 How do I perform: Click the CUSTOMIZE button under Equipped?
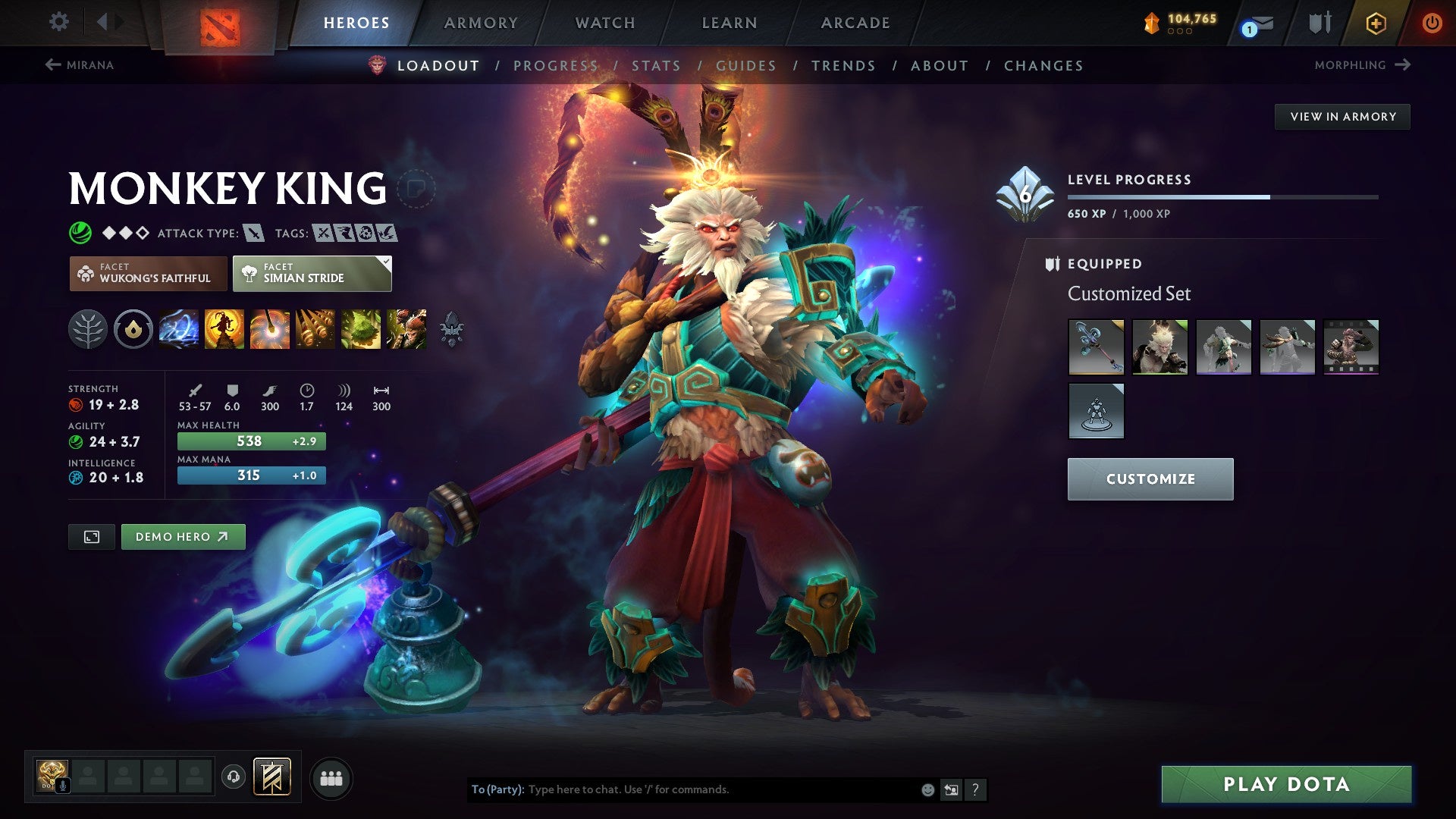point(1150,479)
